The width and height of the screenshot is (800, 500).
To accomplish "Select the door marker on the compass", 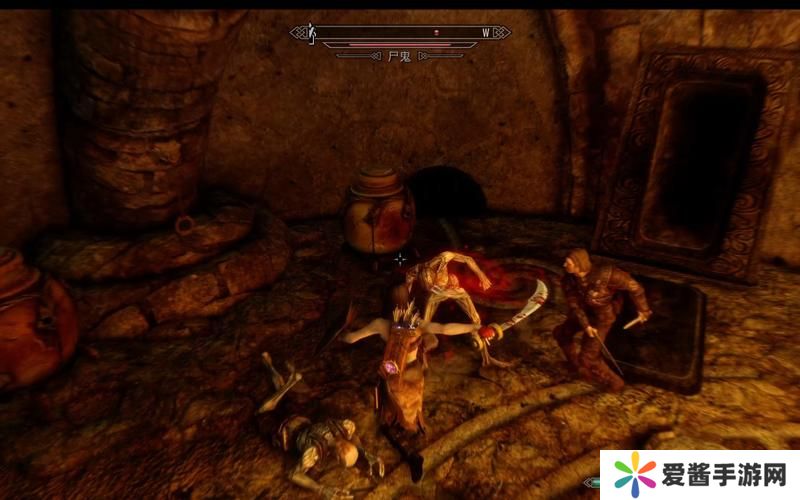I will [312, 33].
